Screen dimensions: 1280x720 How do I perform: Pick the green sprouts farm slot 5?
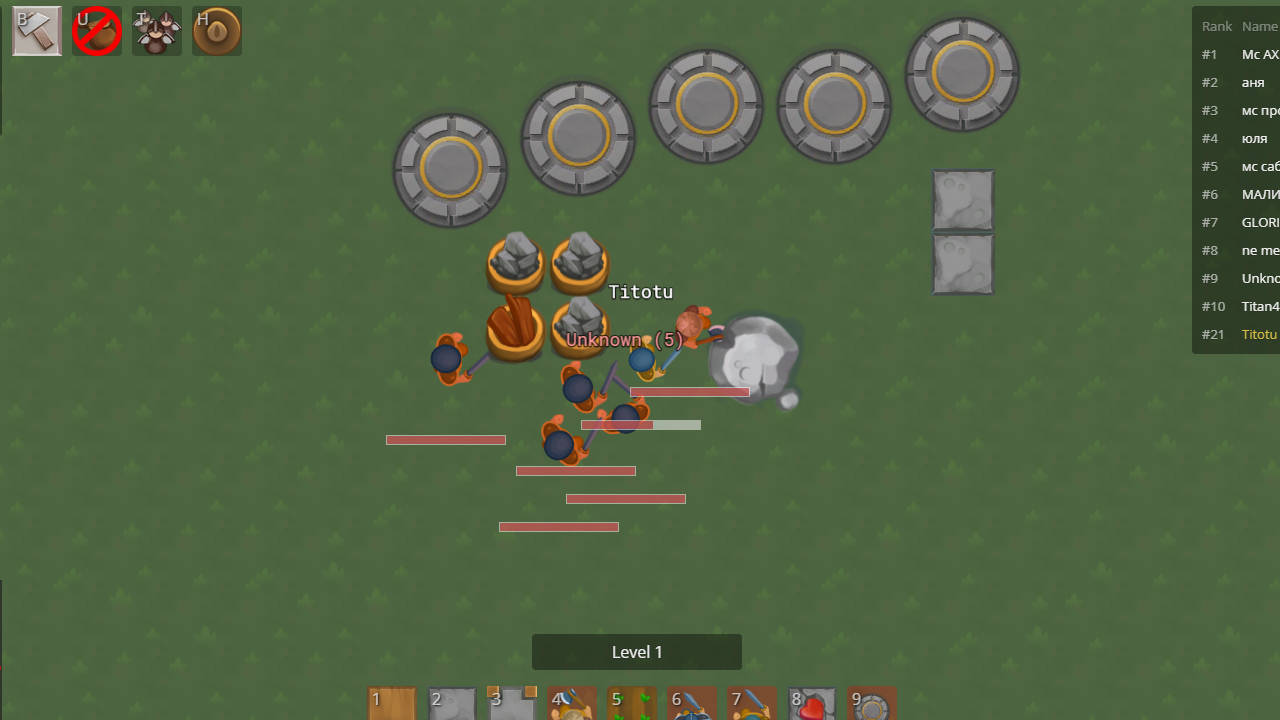(632, 703)
